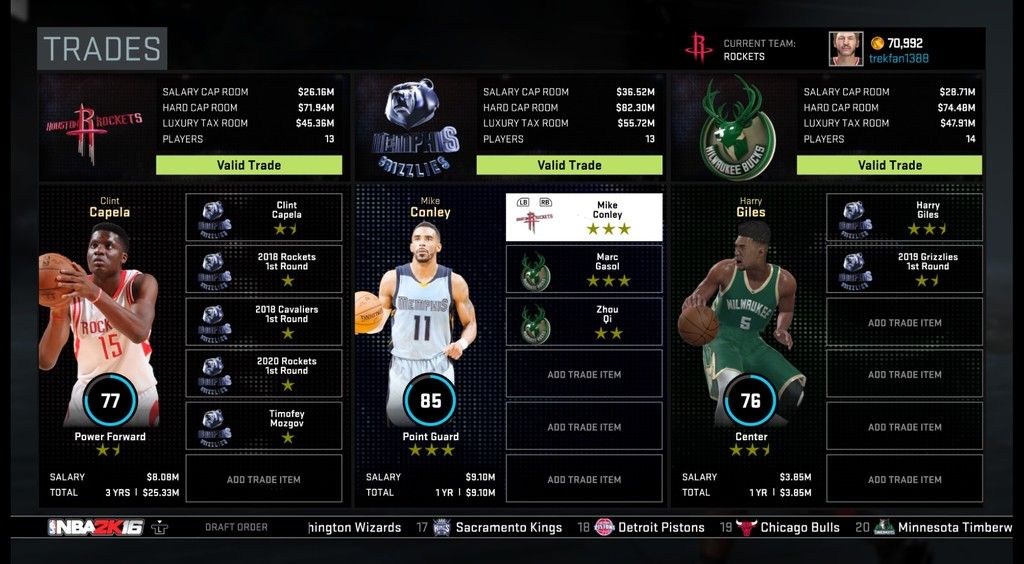Select the 2018 Cavaliers 1st Round pick
The image size is (1024, 564).
click(x=264, y=321)
